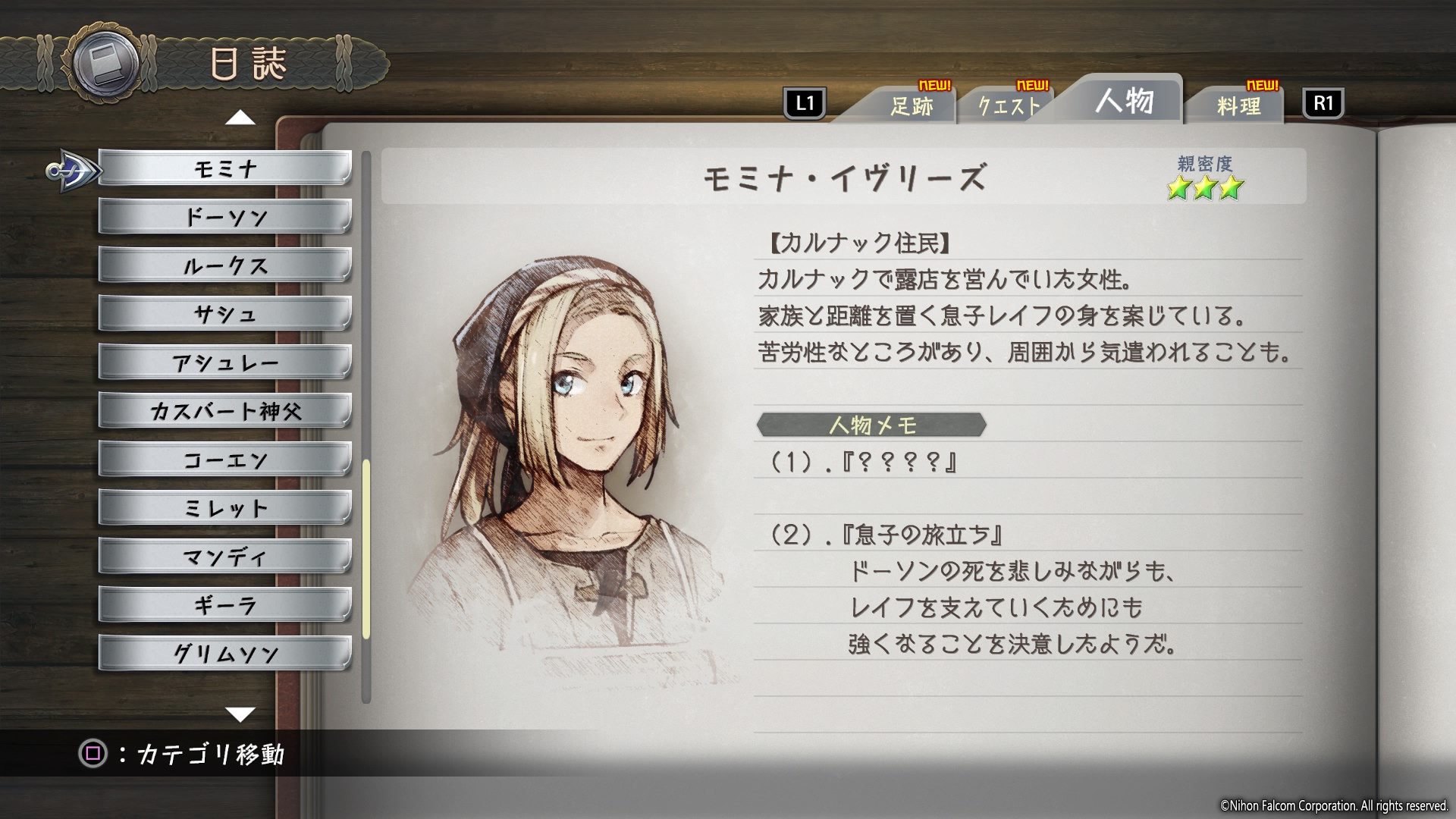This screenshot has height=819, width=1456.
Task: Select サシュ from the list
Action: [224, 314]
